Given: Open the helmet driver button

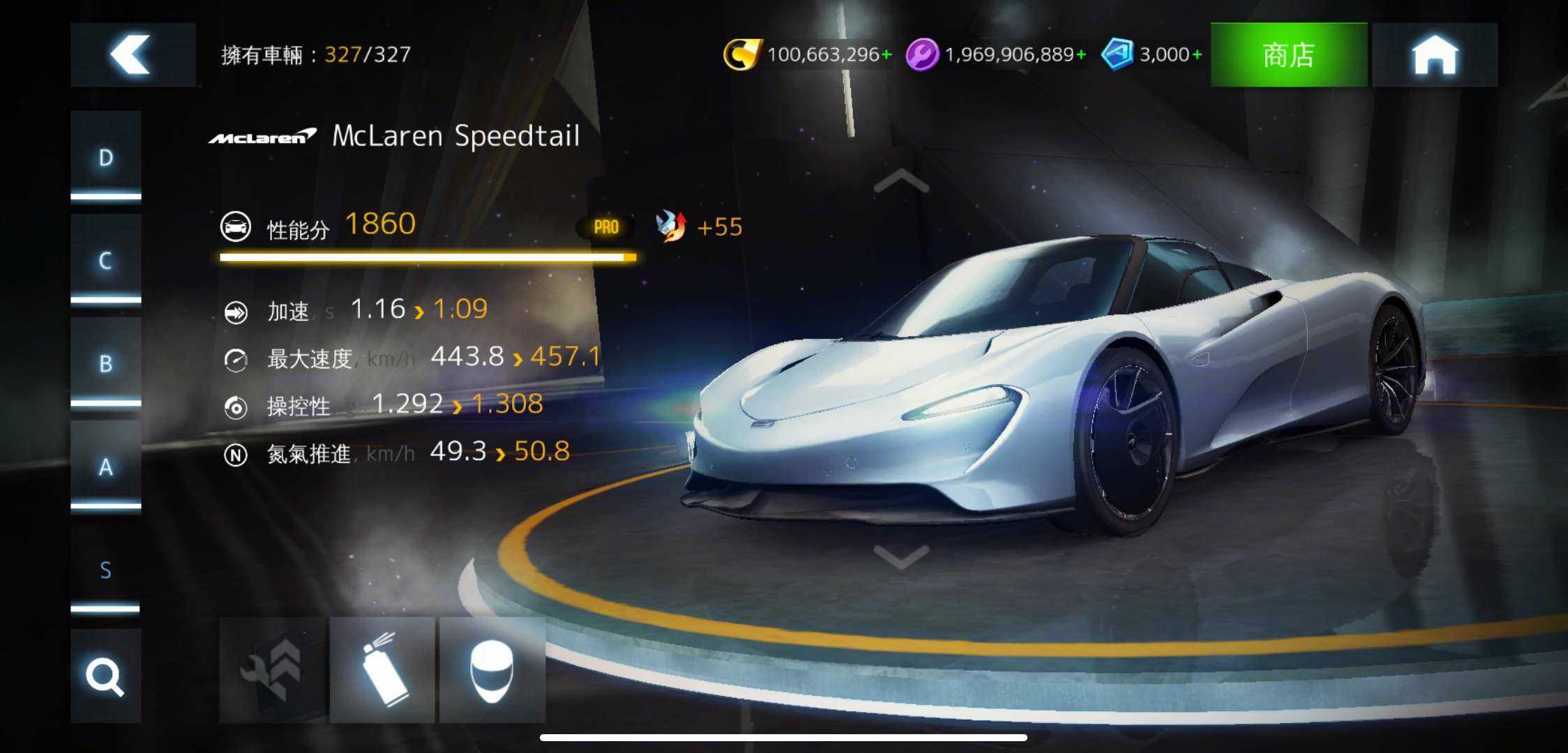Looking at the screenshot, I should pyautogui.click(x=492, y=669).
